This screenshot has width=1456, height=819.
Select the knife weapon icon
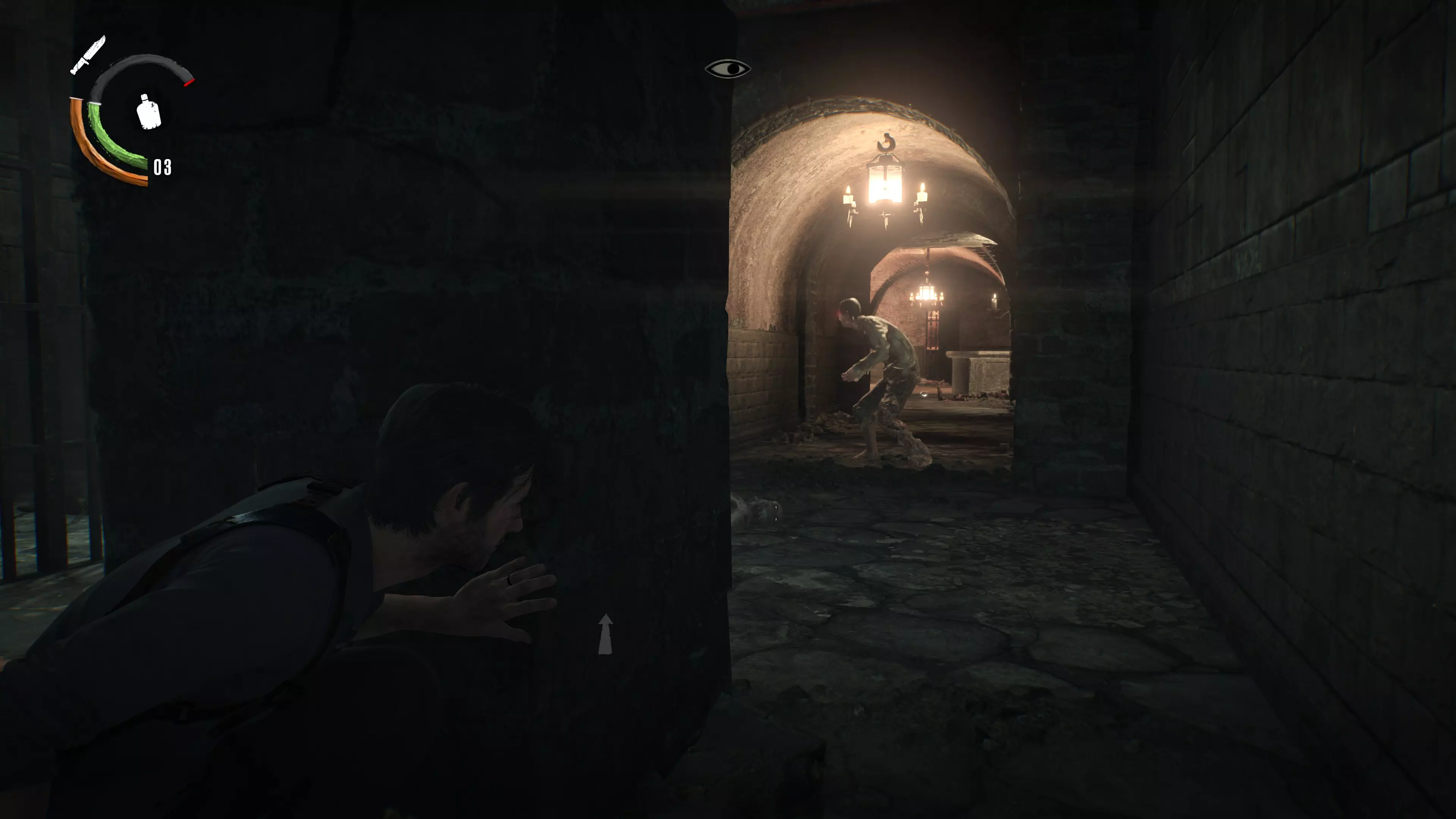88,55
